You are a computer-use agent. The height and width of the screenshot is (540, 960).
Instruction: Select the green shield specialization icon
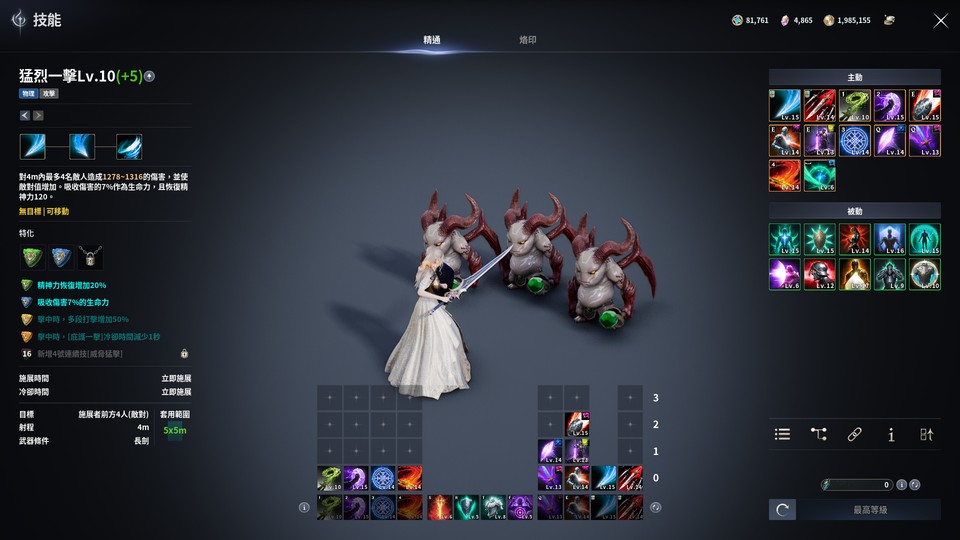(32, 257)
